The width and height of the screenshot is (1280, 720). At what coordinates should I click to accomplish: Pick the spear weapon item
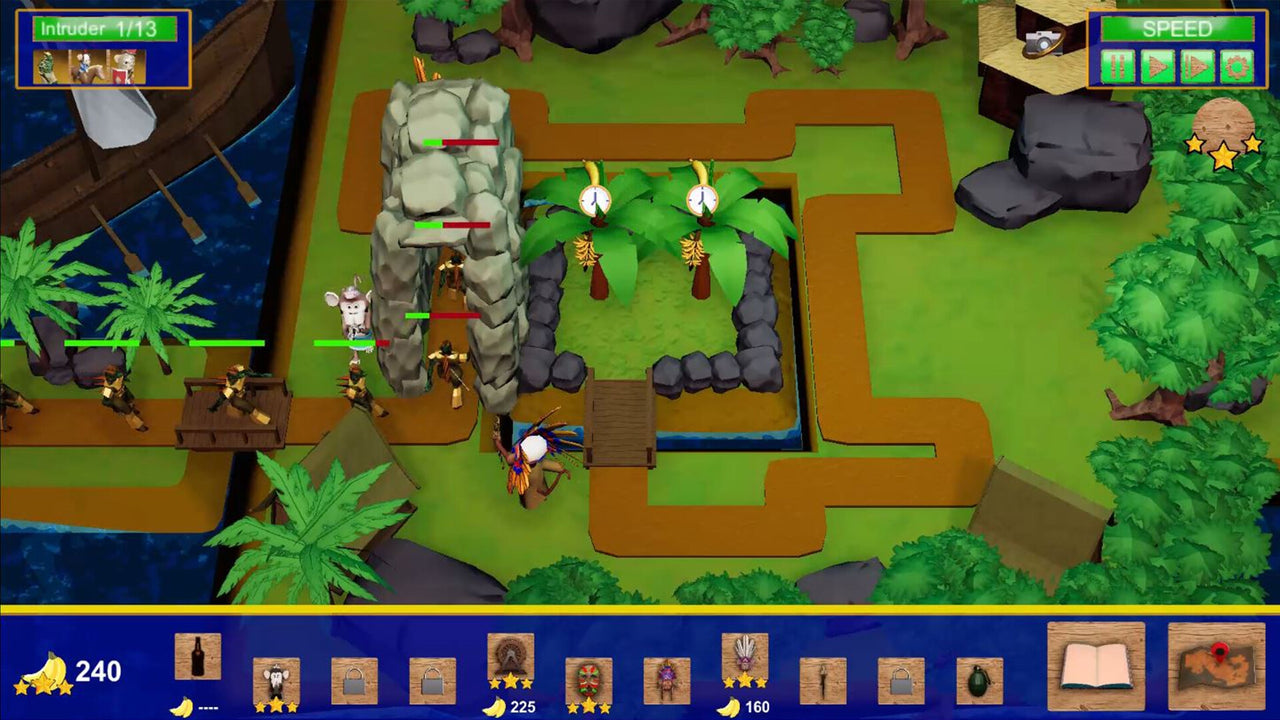click(824, 678)
